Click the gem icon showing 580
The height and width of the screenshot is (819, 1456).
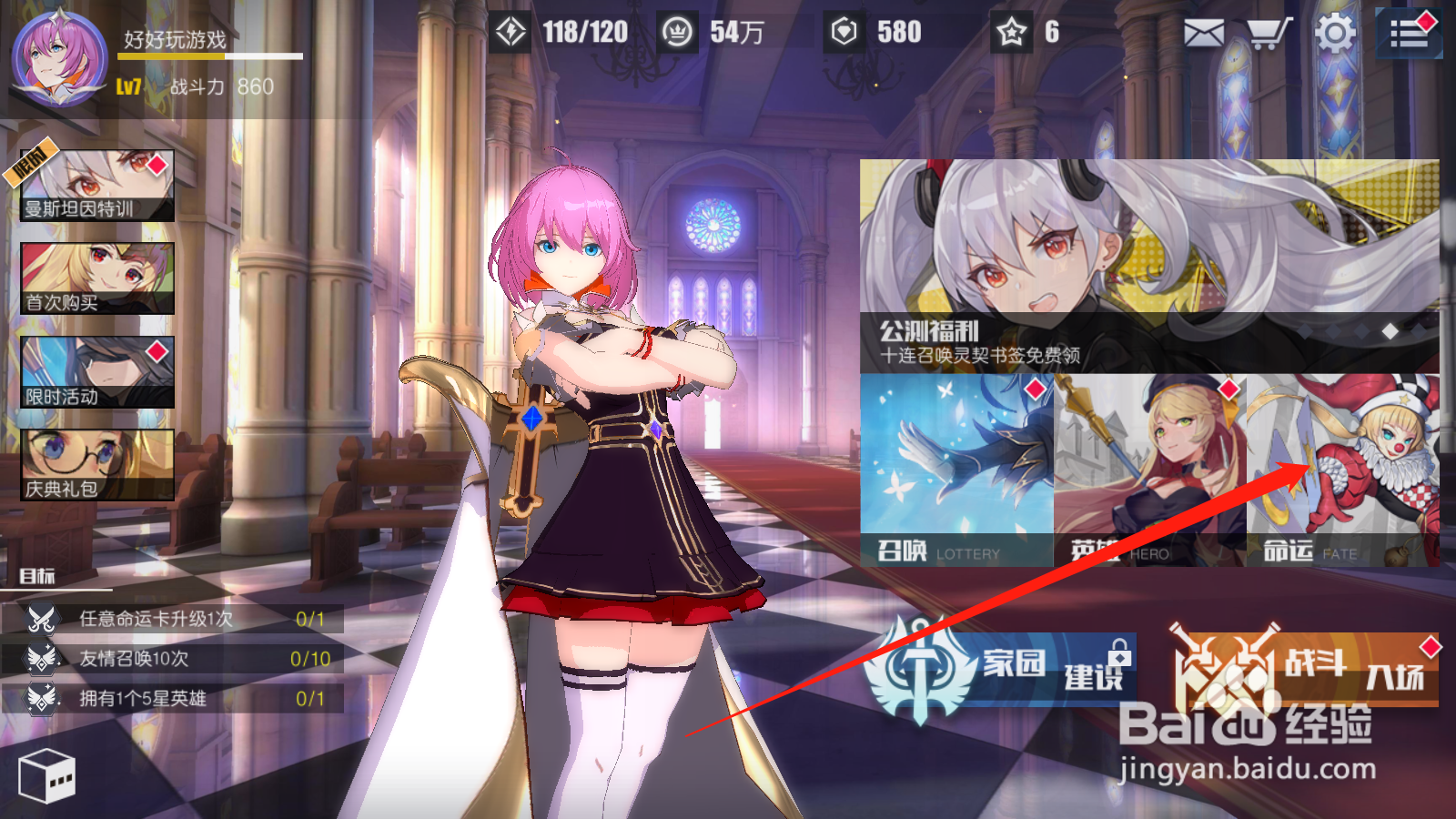click(x=846, y=32)
